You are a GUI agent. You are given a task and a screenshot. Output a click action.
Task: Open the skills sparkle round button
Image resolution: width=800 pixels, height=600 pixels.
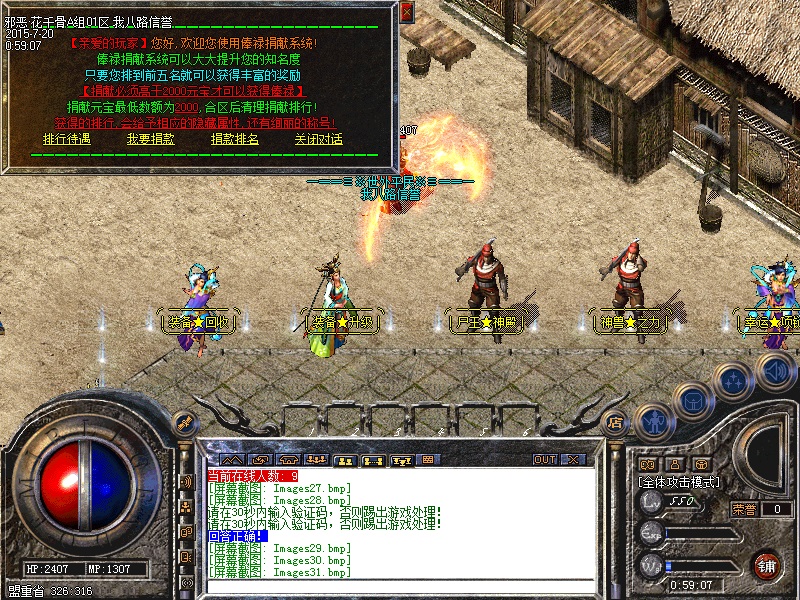734,381
